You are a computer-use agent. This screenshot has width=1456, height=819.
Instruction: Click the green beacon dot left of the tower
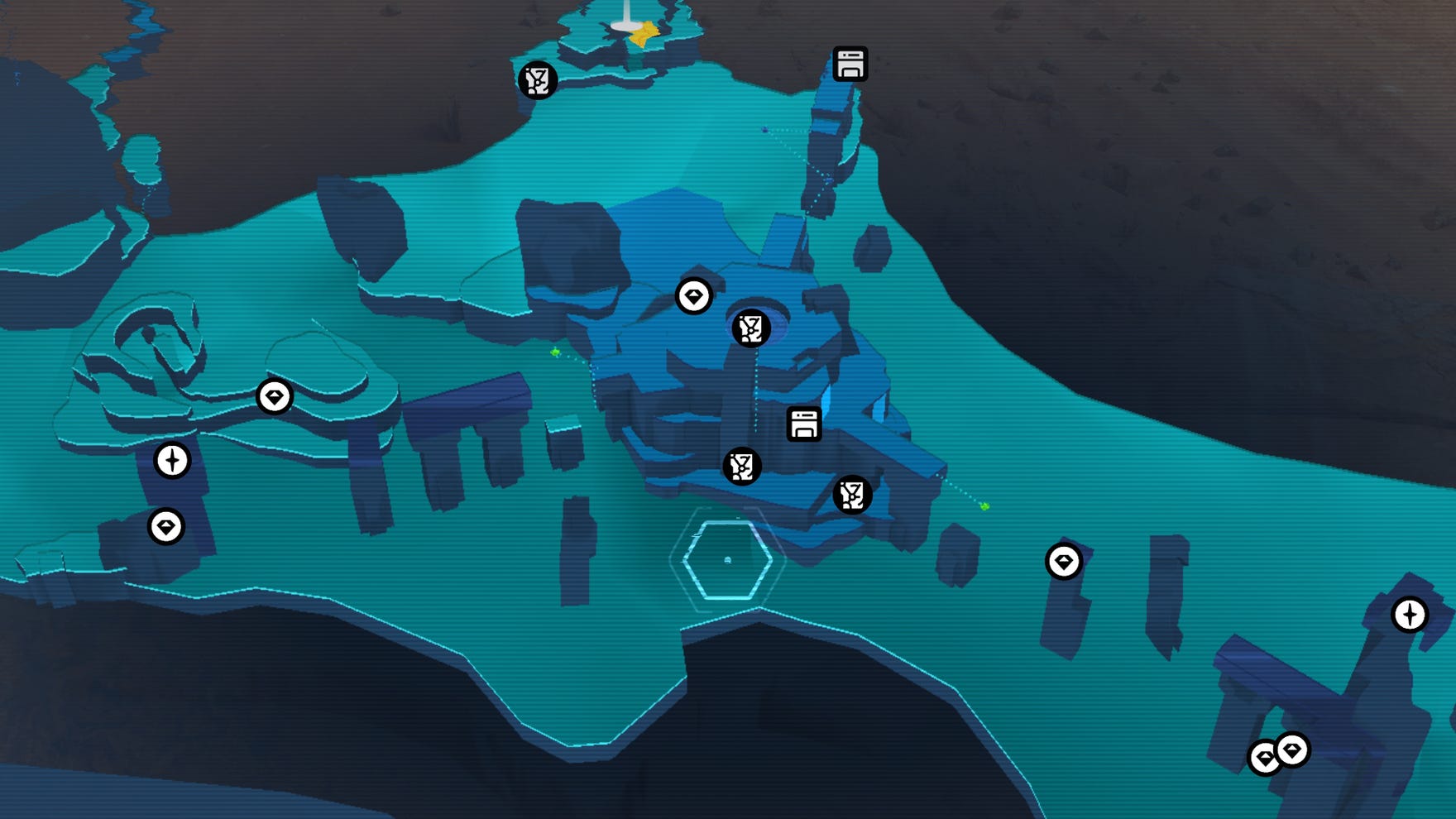(553, 352)
